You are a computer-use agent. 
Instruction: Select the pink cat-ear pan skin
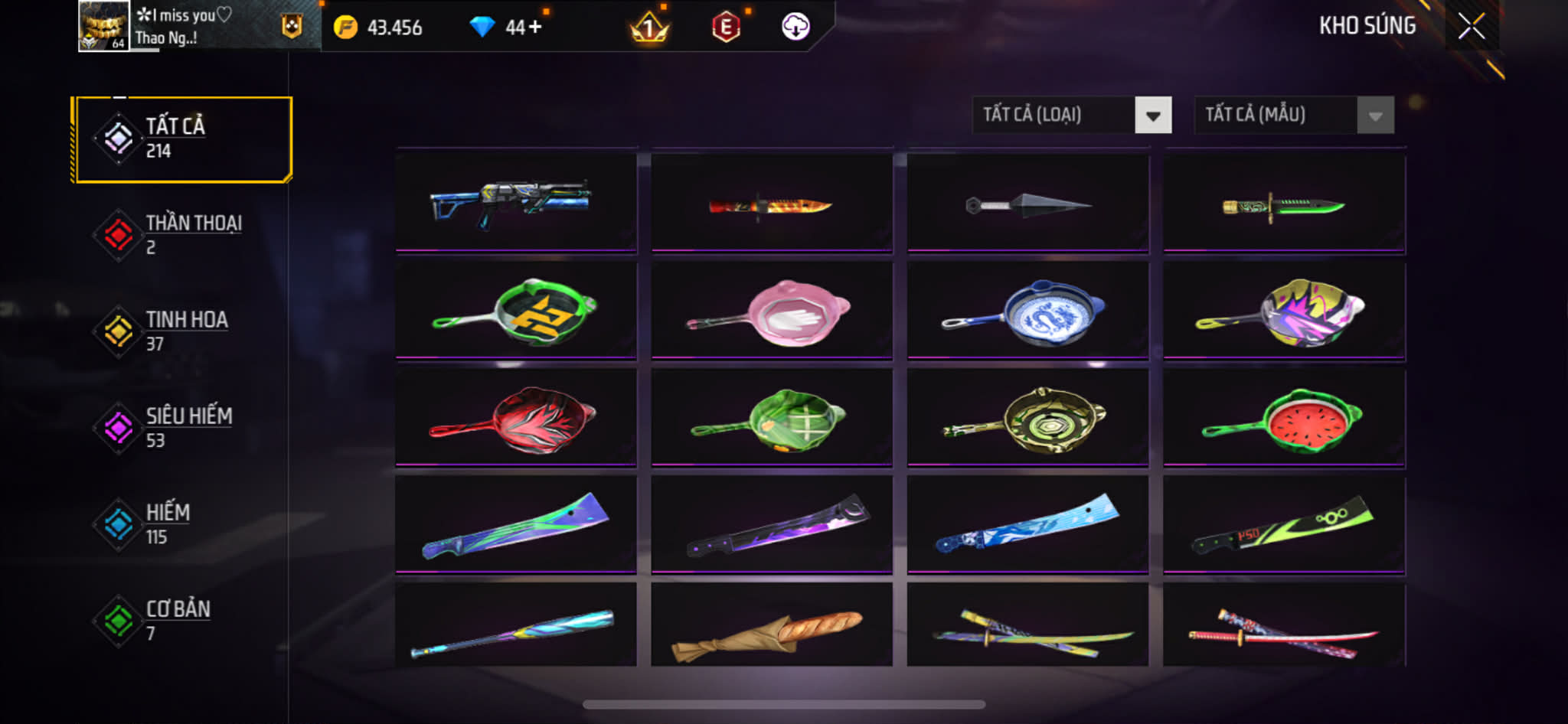[x=771, y=311]
